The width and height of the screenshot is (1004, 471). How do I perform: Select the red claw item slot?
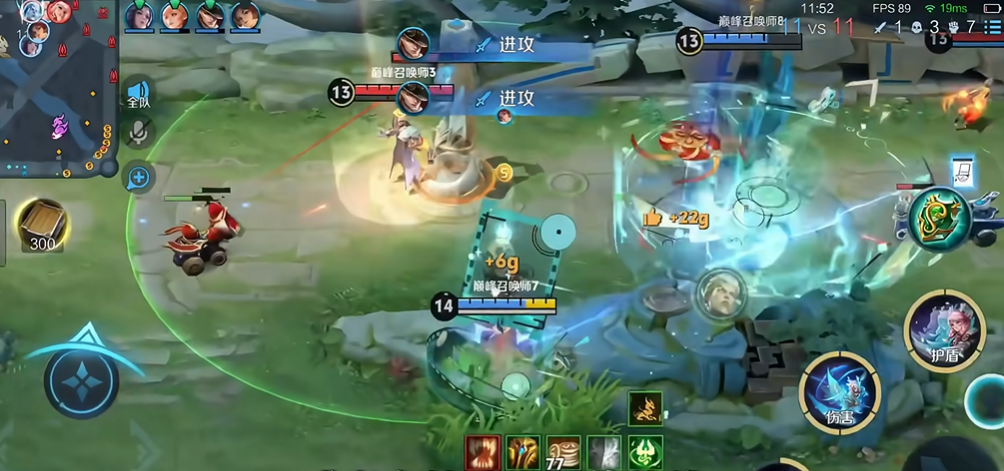[x=482, y=452]
